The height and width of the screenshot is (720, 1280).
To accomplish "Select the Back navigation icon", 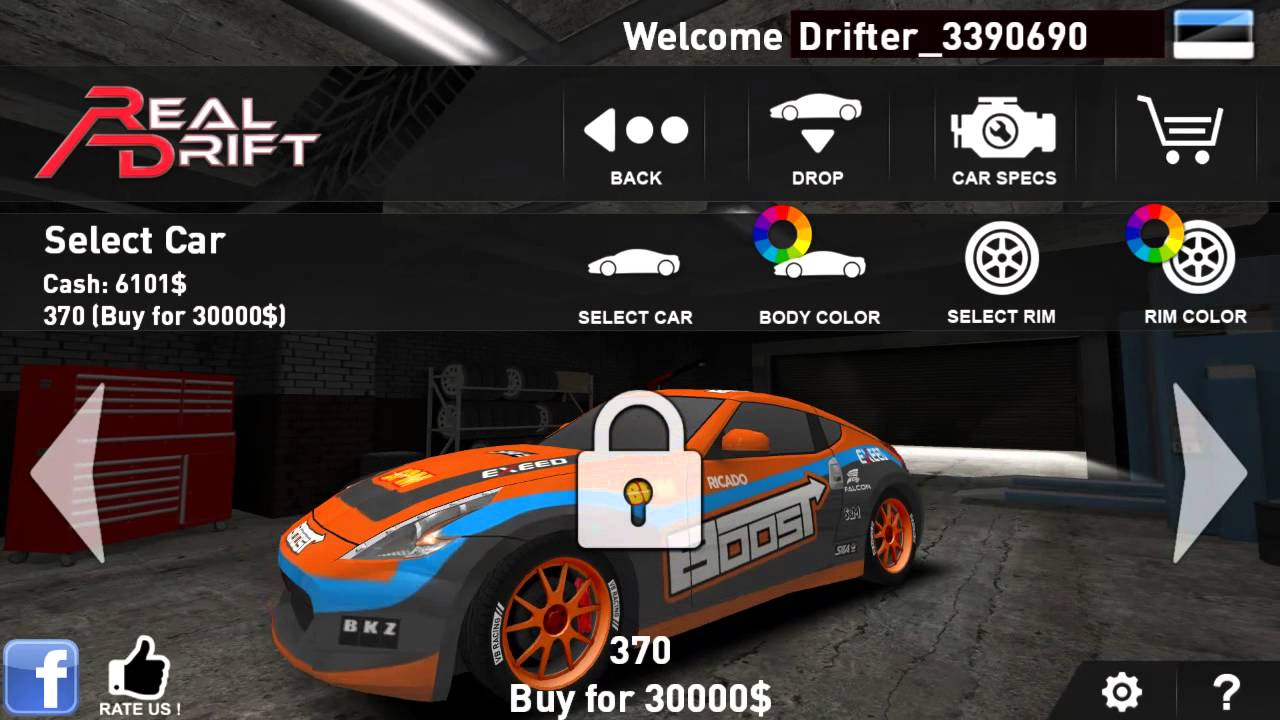I will 634,130.
